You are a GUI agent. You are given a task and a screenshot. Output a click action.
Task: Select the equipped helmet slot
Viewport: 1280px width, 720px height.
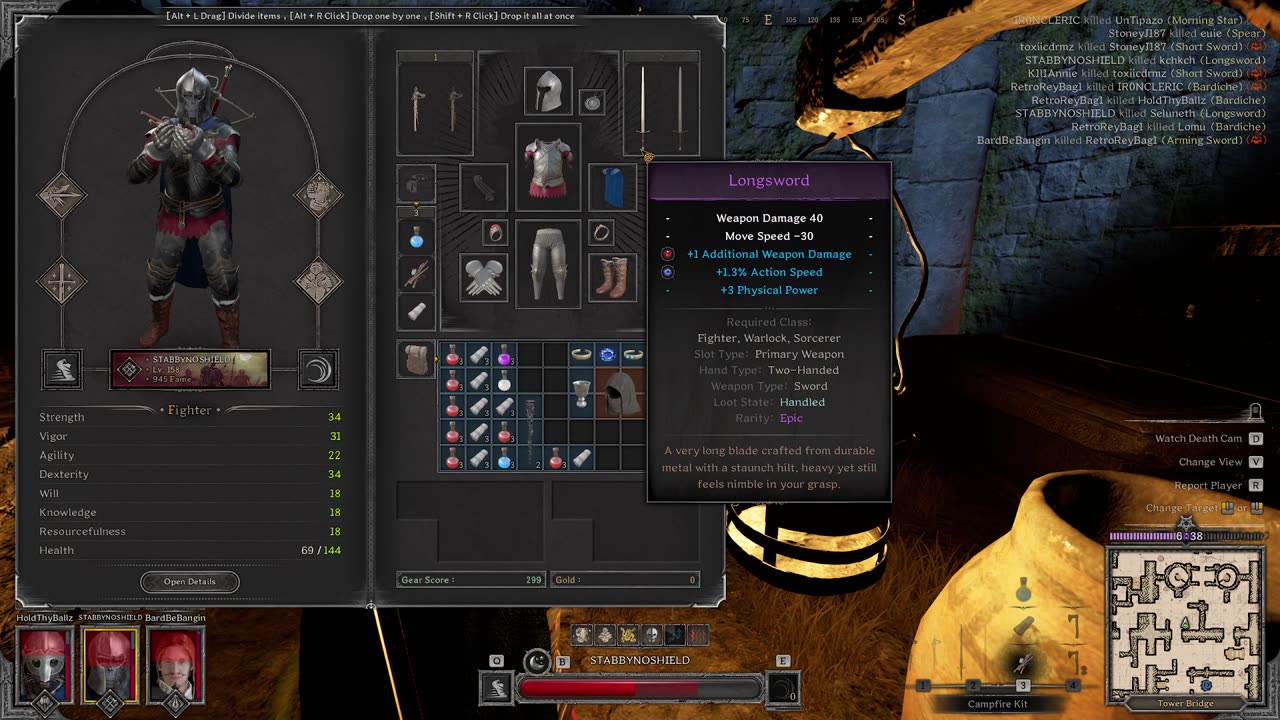tap(547, 92)
